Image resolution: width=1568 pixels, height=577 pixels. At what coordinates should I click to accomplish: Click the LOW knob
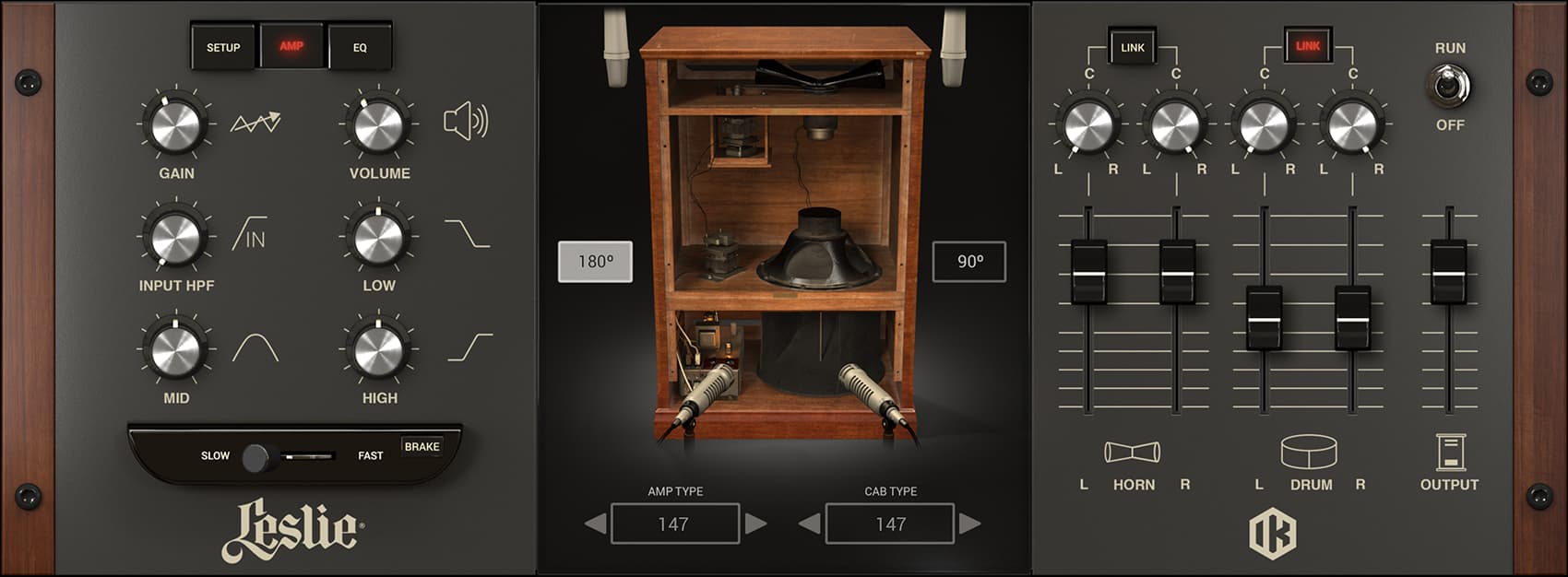tap(378, 239)
